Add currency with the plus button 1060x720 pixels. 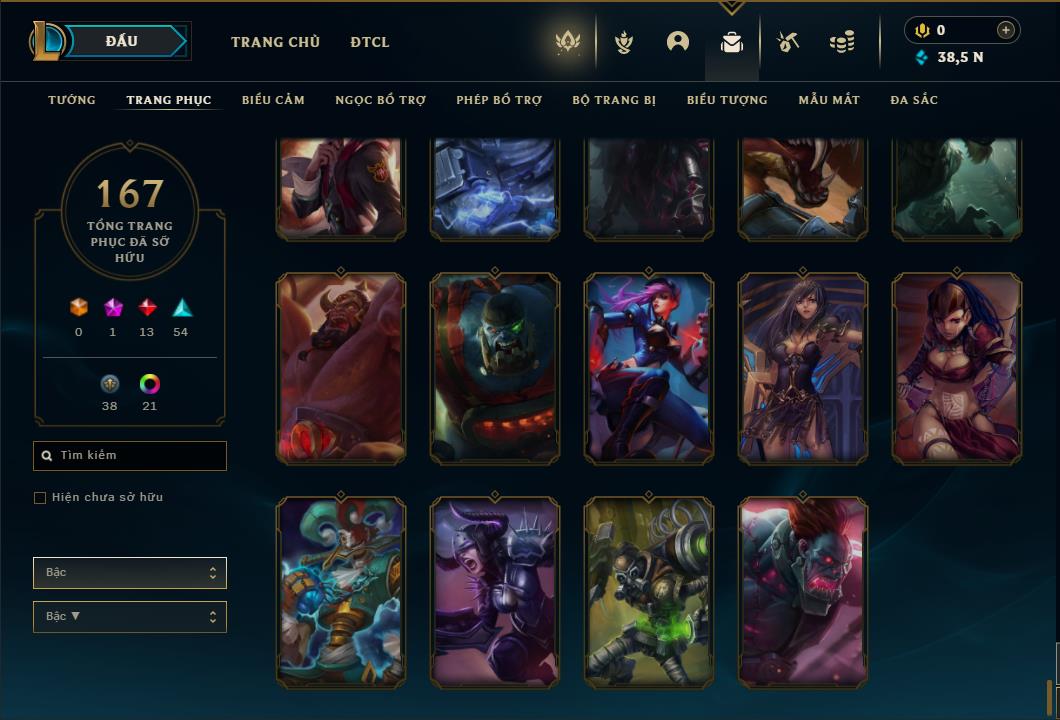coord(1006,30)
